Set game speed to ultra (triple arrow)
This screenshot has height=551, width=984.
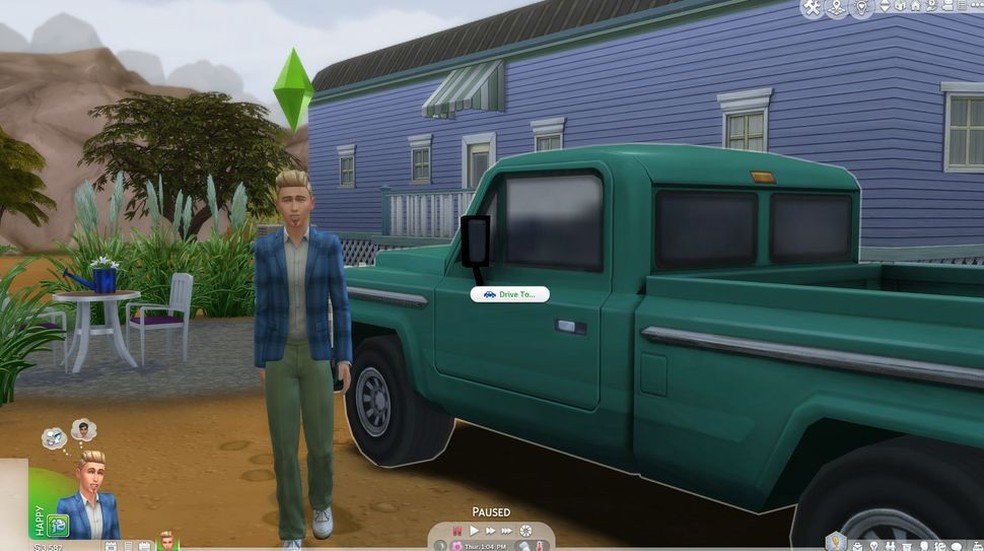(507, 530)
